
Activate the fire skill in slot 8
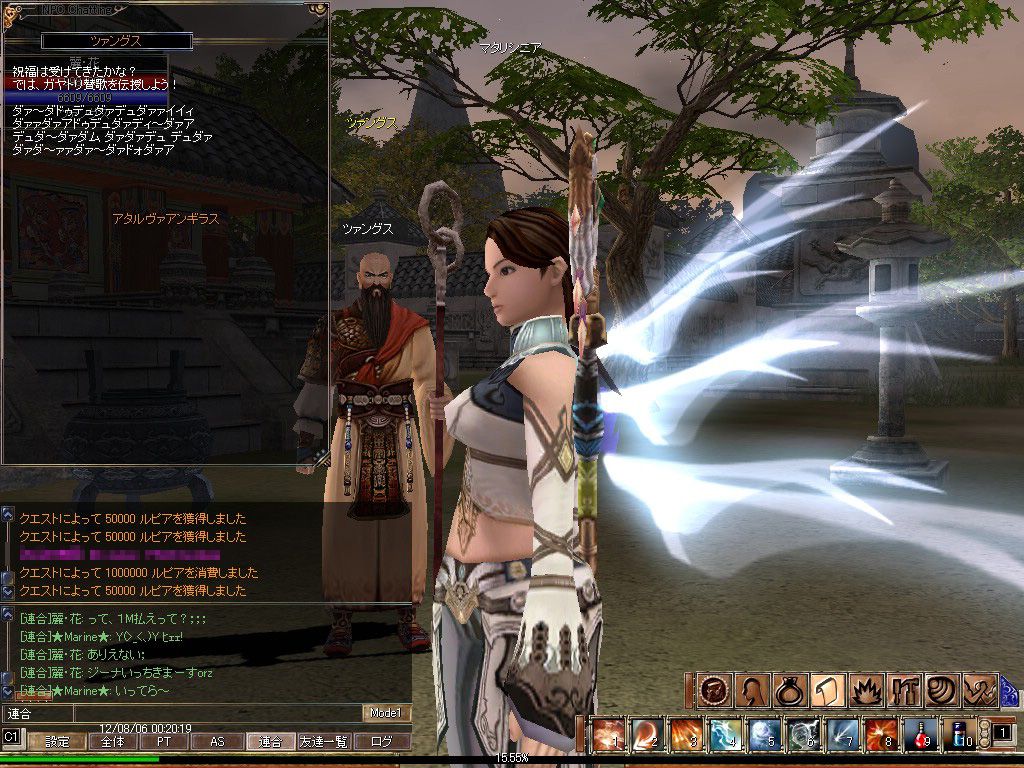pyautogui.click(x=881, y=735)
